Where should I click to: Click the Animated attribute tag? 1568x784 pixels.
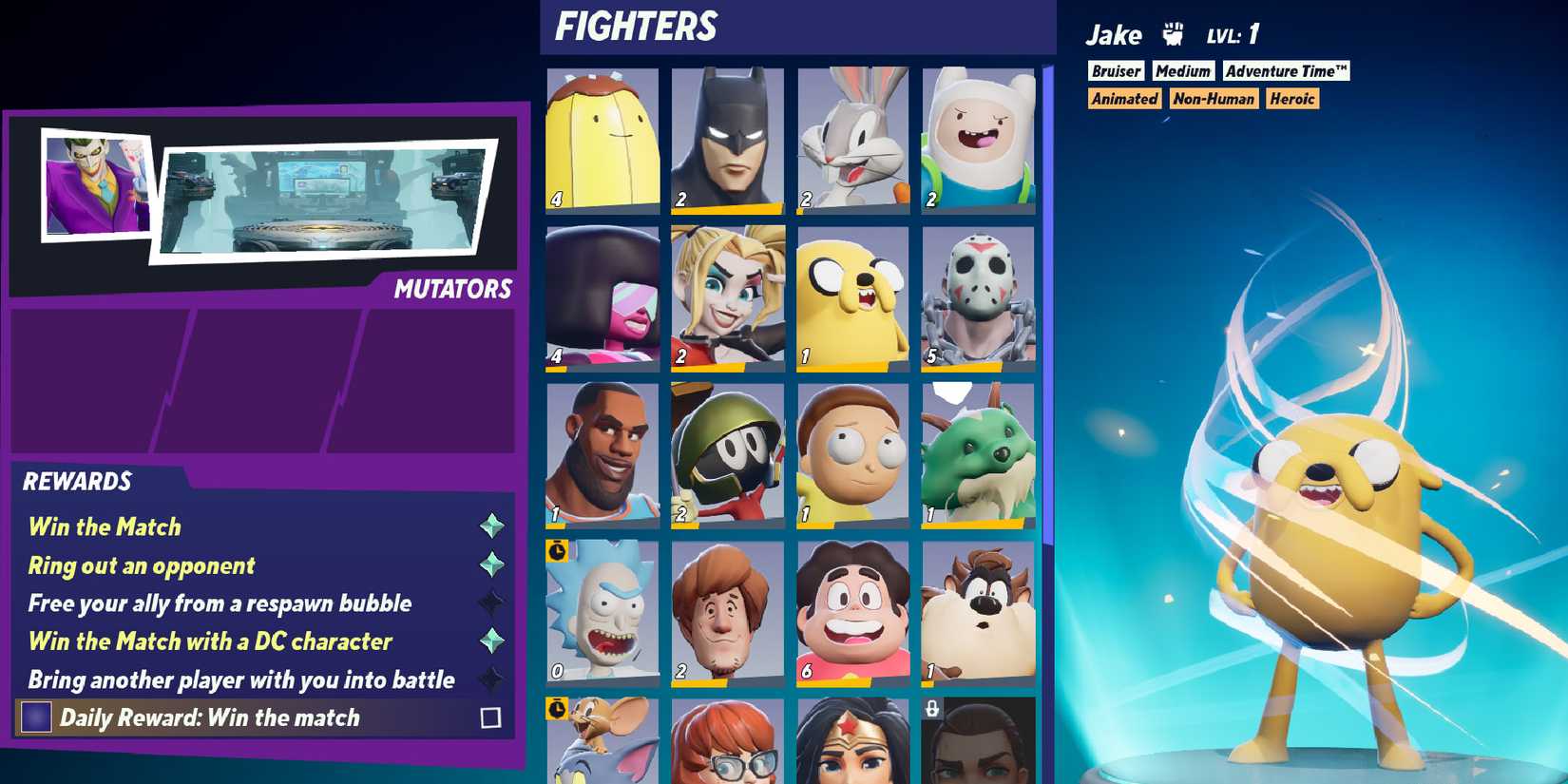(1124, 98)
